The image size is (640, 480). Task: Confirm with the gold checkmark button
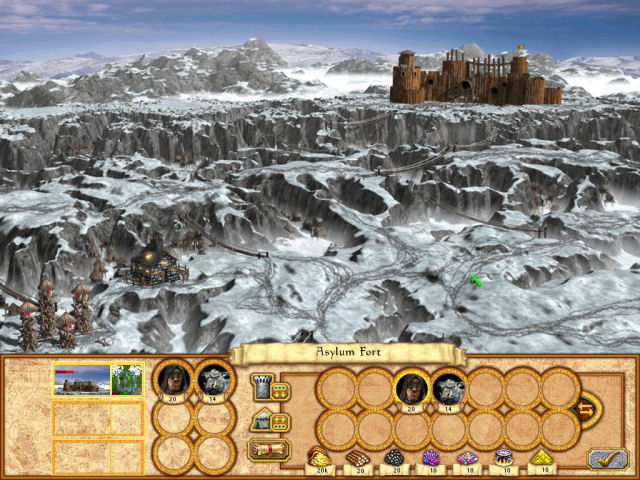click(606, 458)
